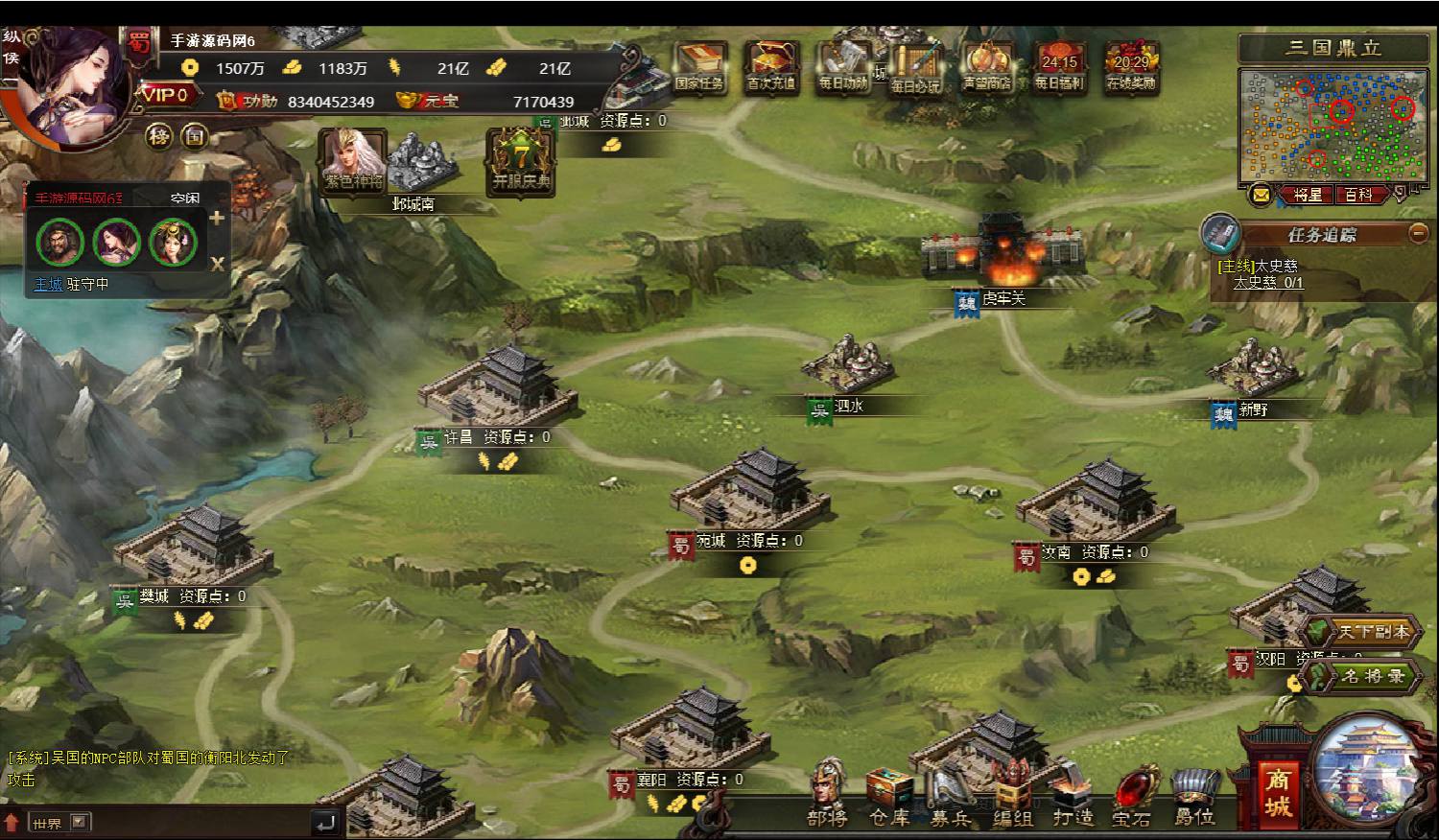Screen dimensions: 1439x840
Task: Open the 宝石 gemstone menu
Action: (1132, 796)
